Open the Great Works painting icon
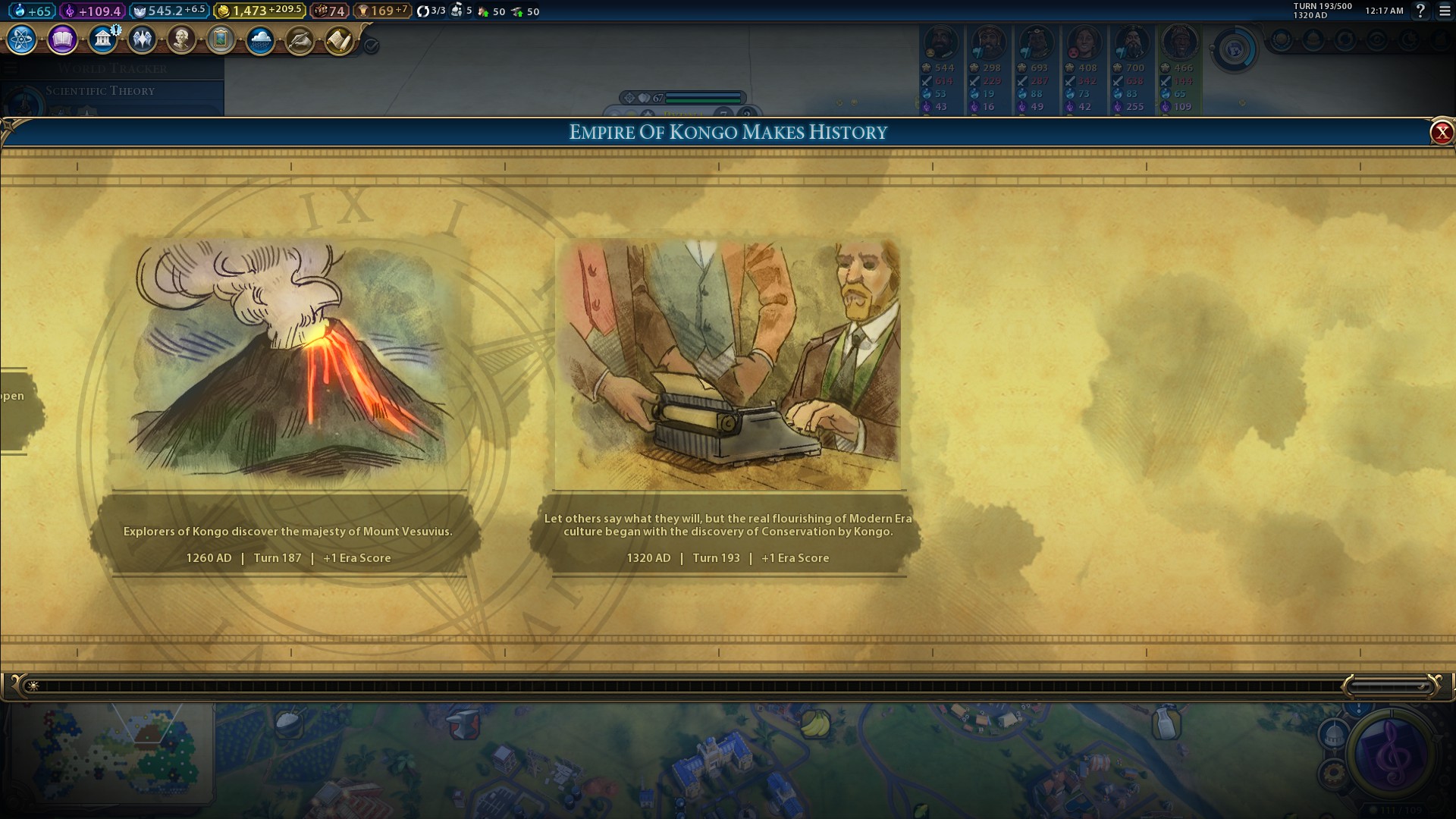This screenshot has height=819, width=1456. (221, 39)
